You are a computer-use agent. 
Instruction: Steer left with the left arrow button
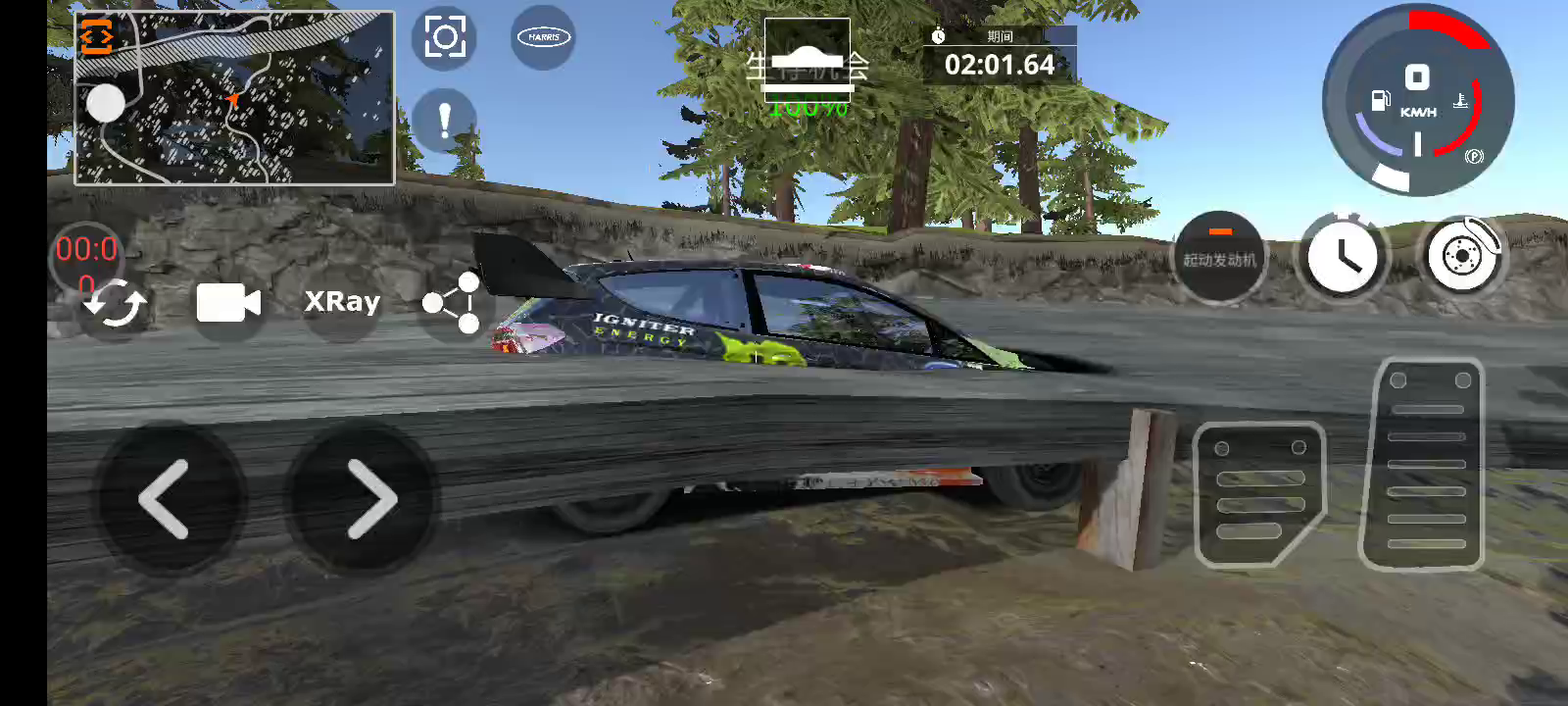[167, 499]
